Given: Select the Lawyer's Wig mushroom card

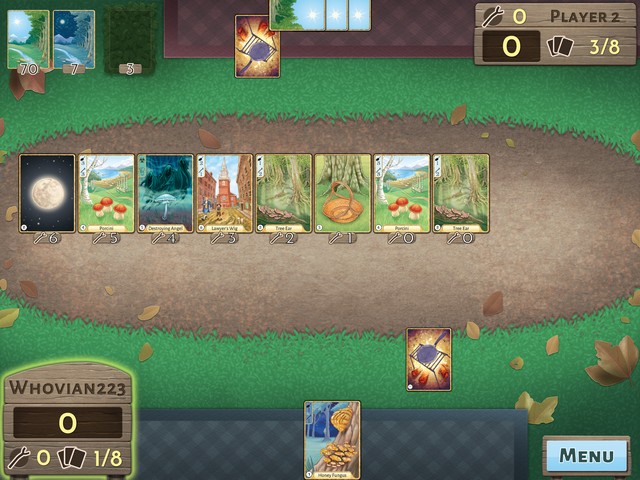Looking at the screenshot, I should click(224, 193).
